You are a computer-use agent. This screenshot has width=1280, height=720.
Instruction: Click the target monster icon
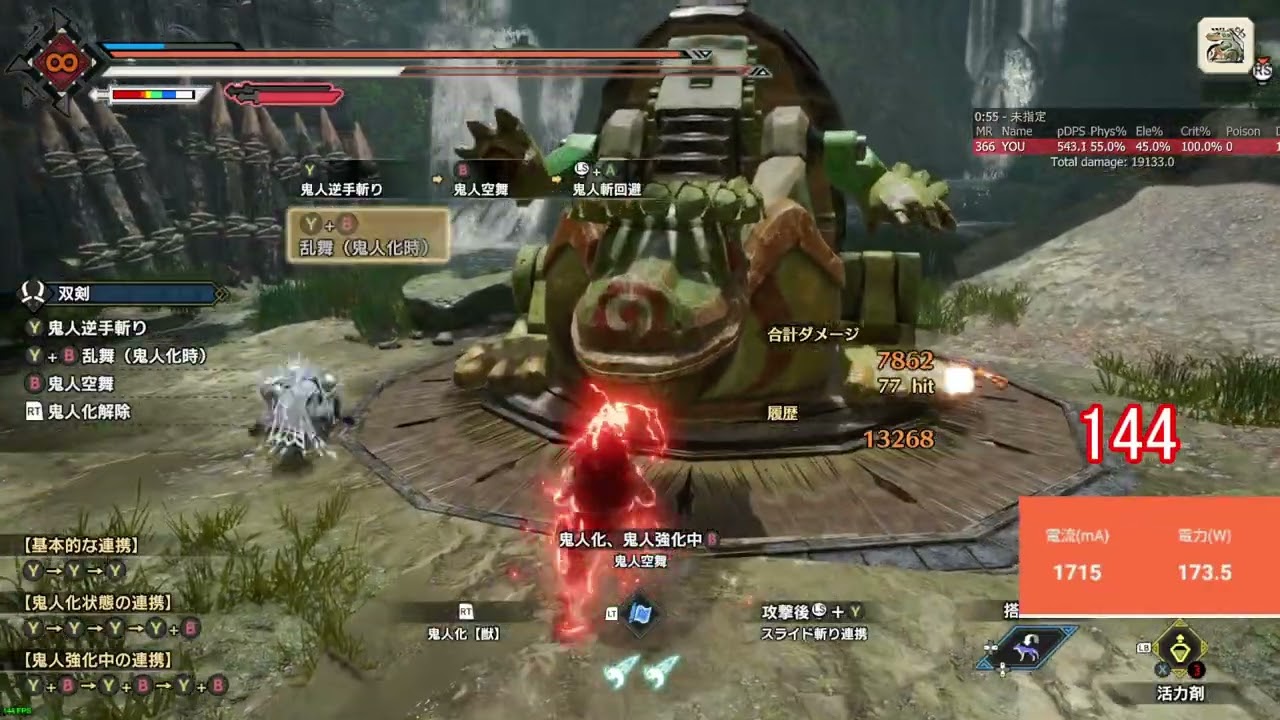pos(1225,45)
